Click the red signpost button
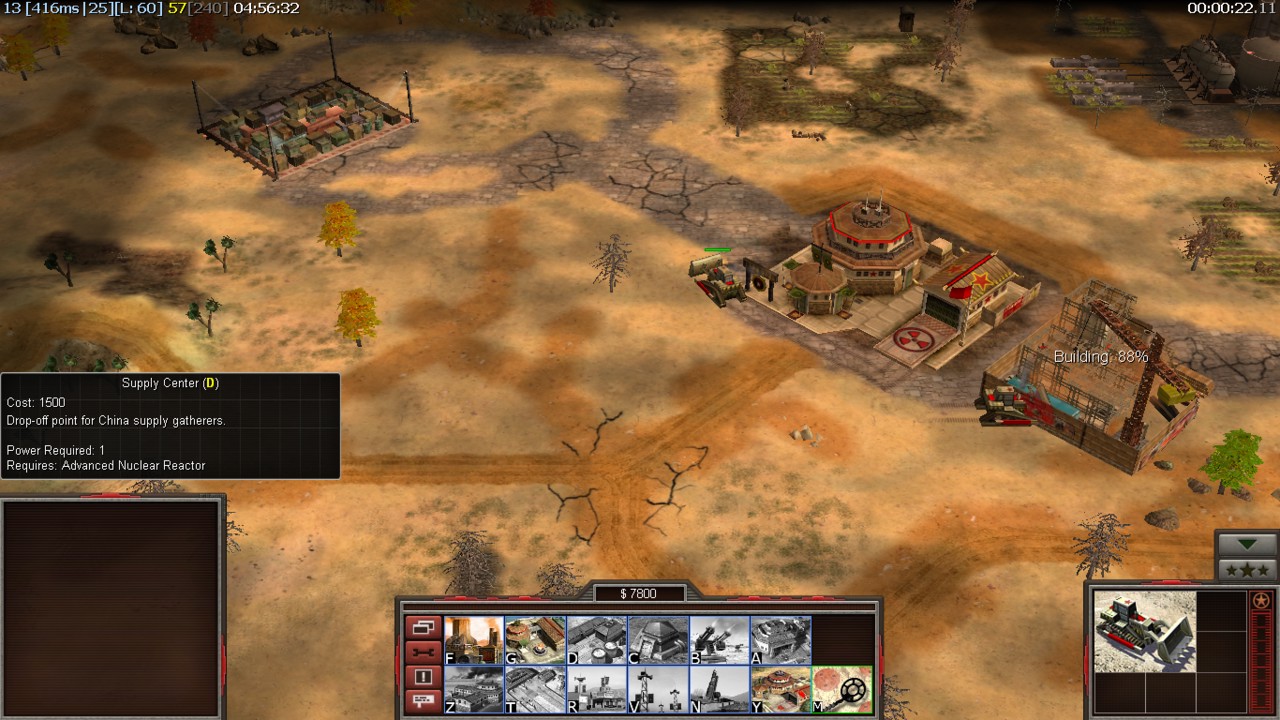1280x720 pixels. pos(422,701)
